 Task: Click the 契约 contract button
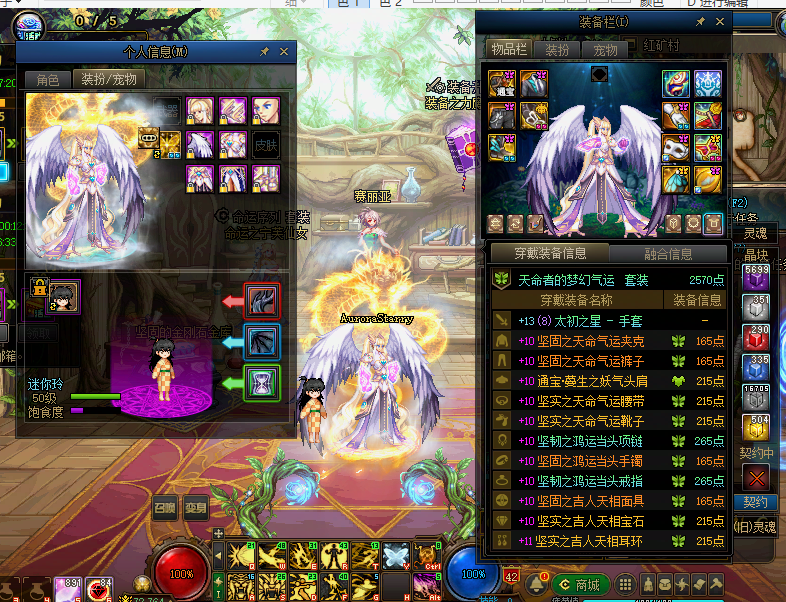[x=756, y=501]
